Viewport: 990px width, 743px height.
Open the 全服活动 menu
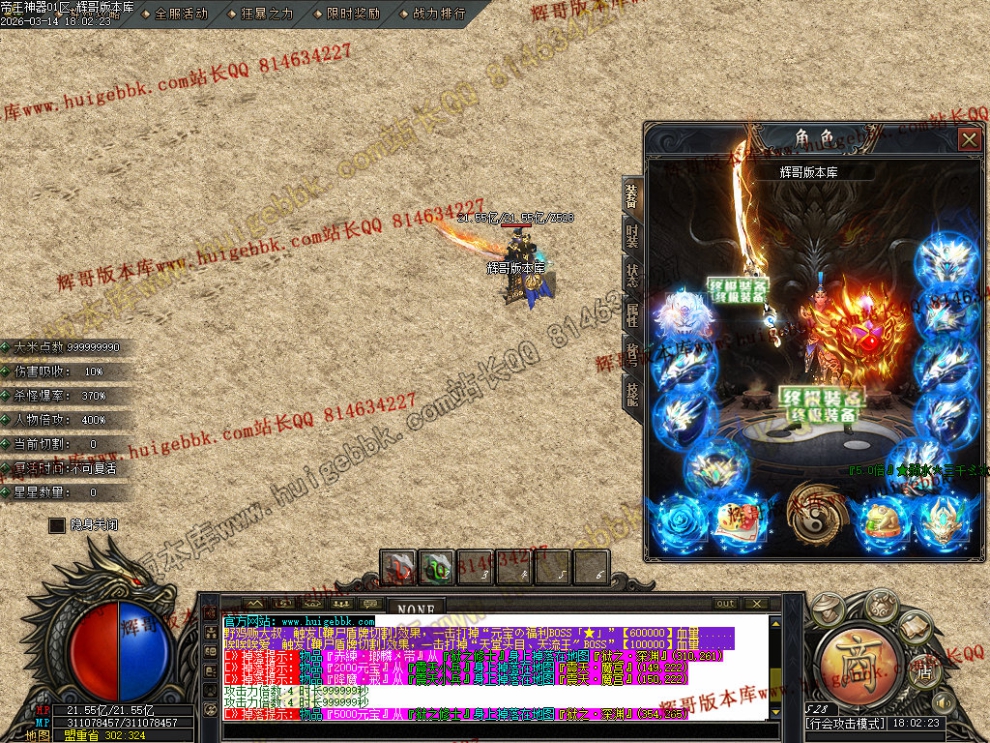click(174, 14)
